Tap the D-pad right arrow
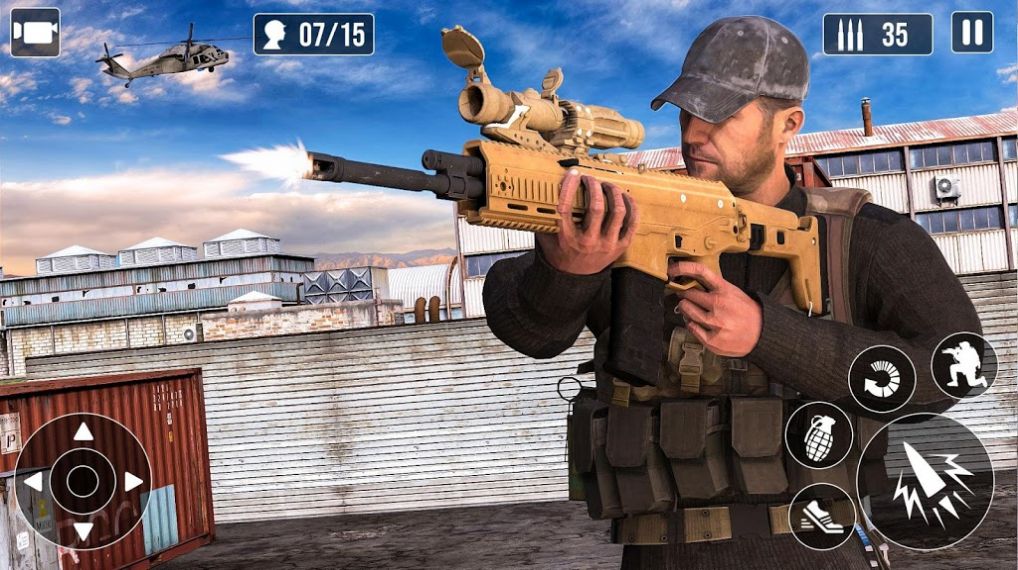The height and width of the screenshot is (570, 1018). [x=133, y=482]
